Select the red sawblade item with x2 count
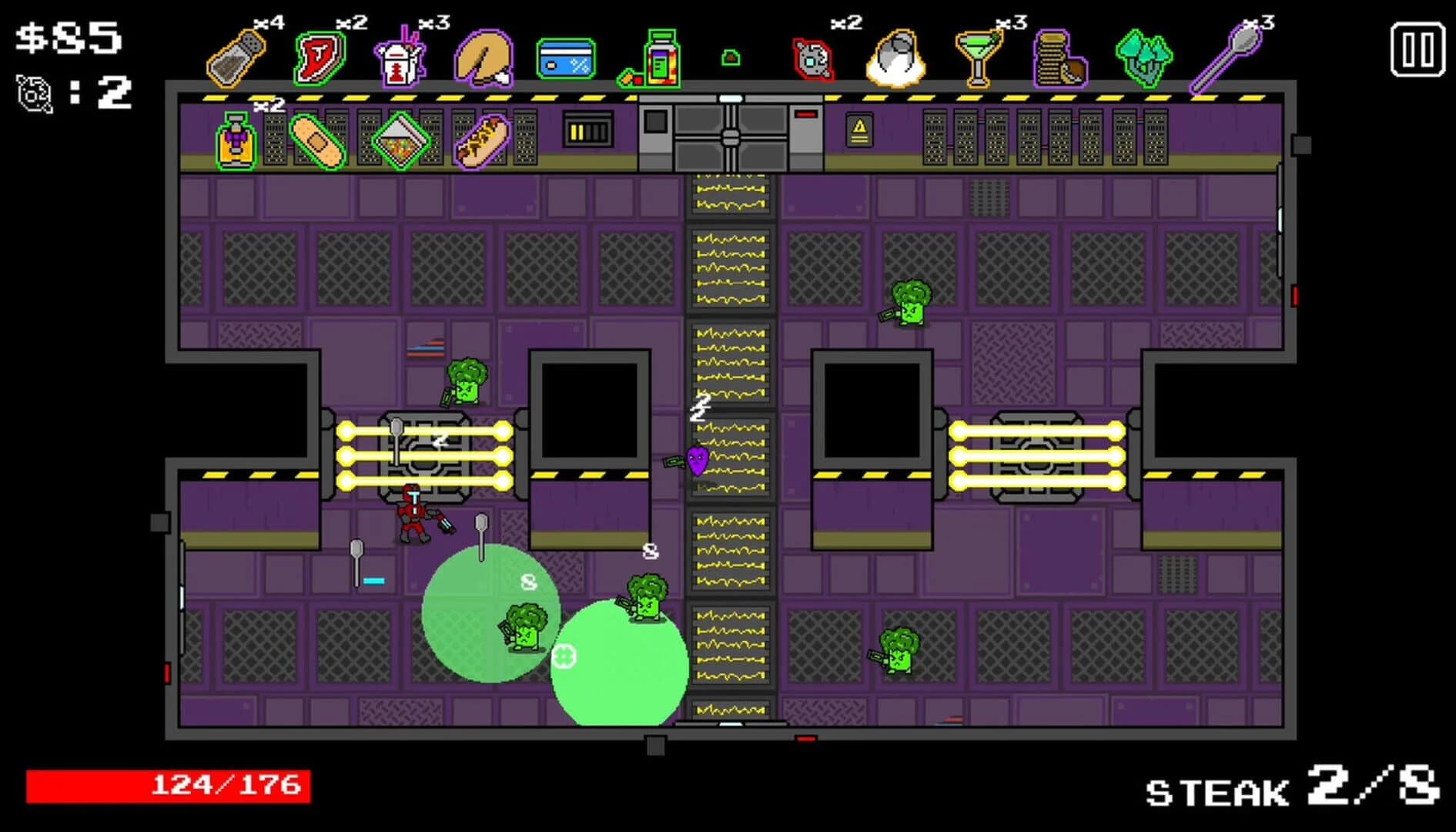1456x832 pixels. (x=812, y=60)
